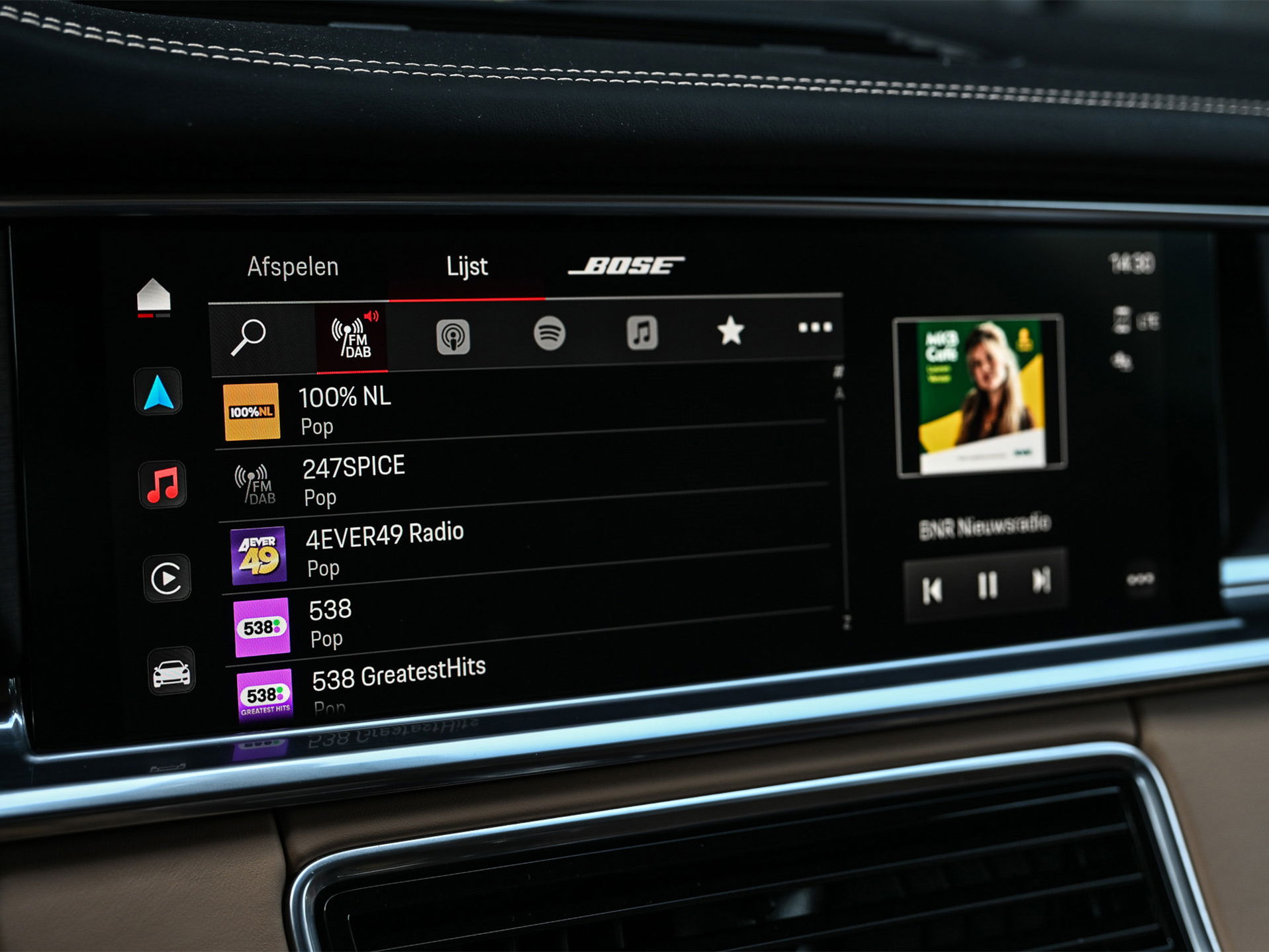Select the music note source icon
The width and height of the screenshot is (1269, 952).
point(642,332)
